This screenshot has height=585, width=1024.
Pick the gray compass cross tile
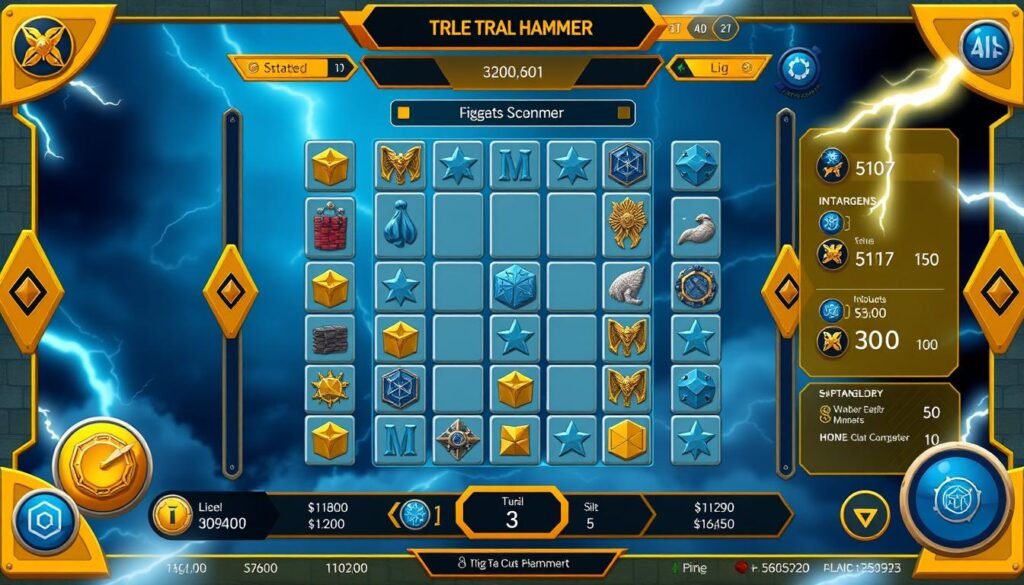(457, 438)
